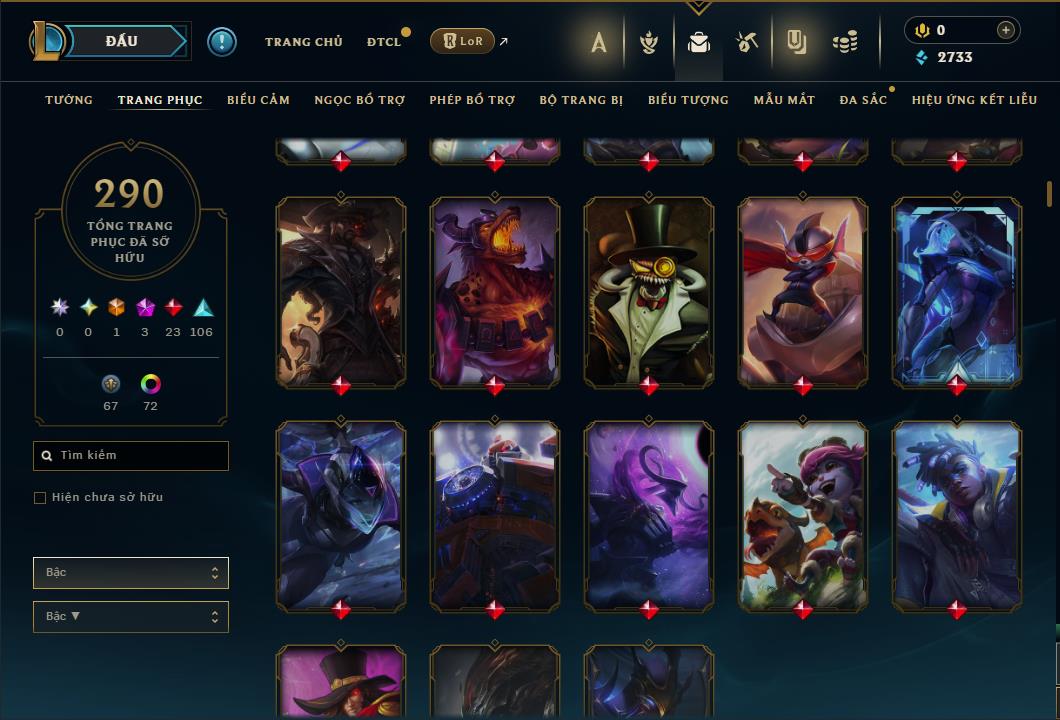Add currency with the plus button
The height and width of the screenshot is (720, 1060).
1005,31
